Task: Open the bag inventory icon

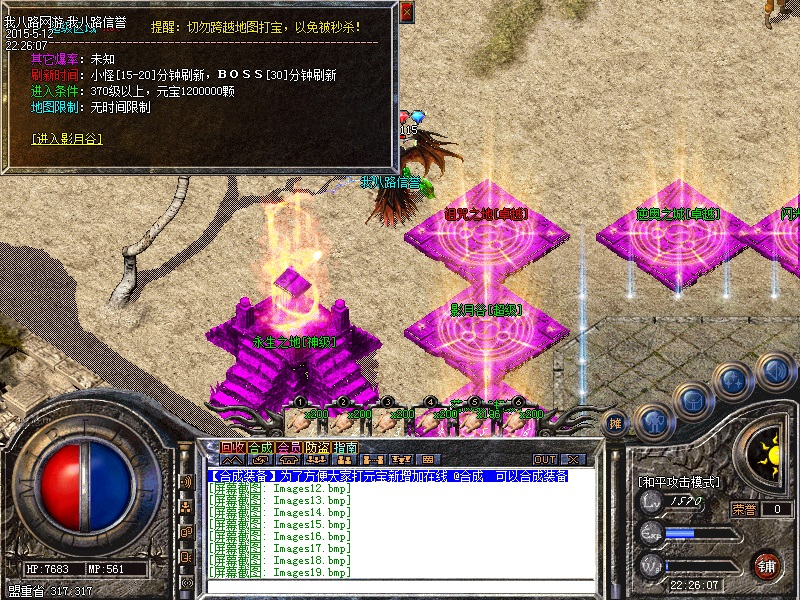Action: point(691,400)
